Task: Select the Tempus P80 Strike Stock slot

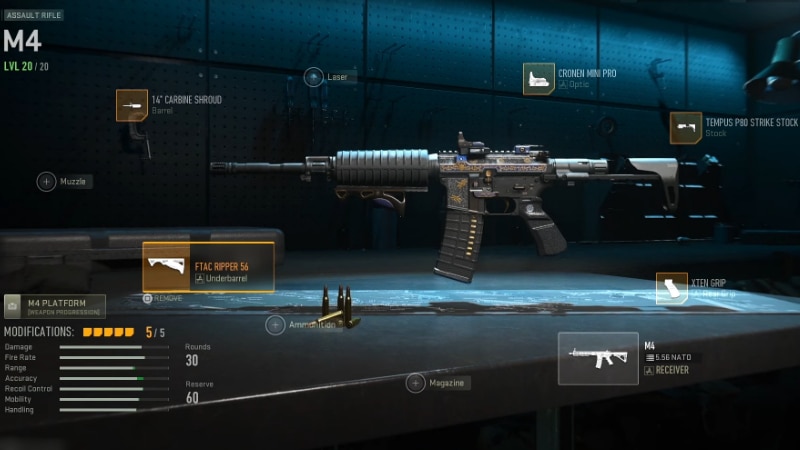Action: (x=686, y=128)
